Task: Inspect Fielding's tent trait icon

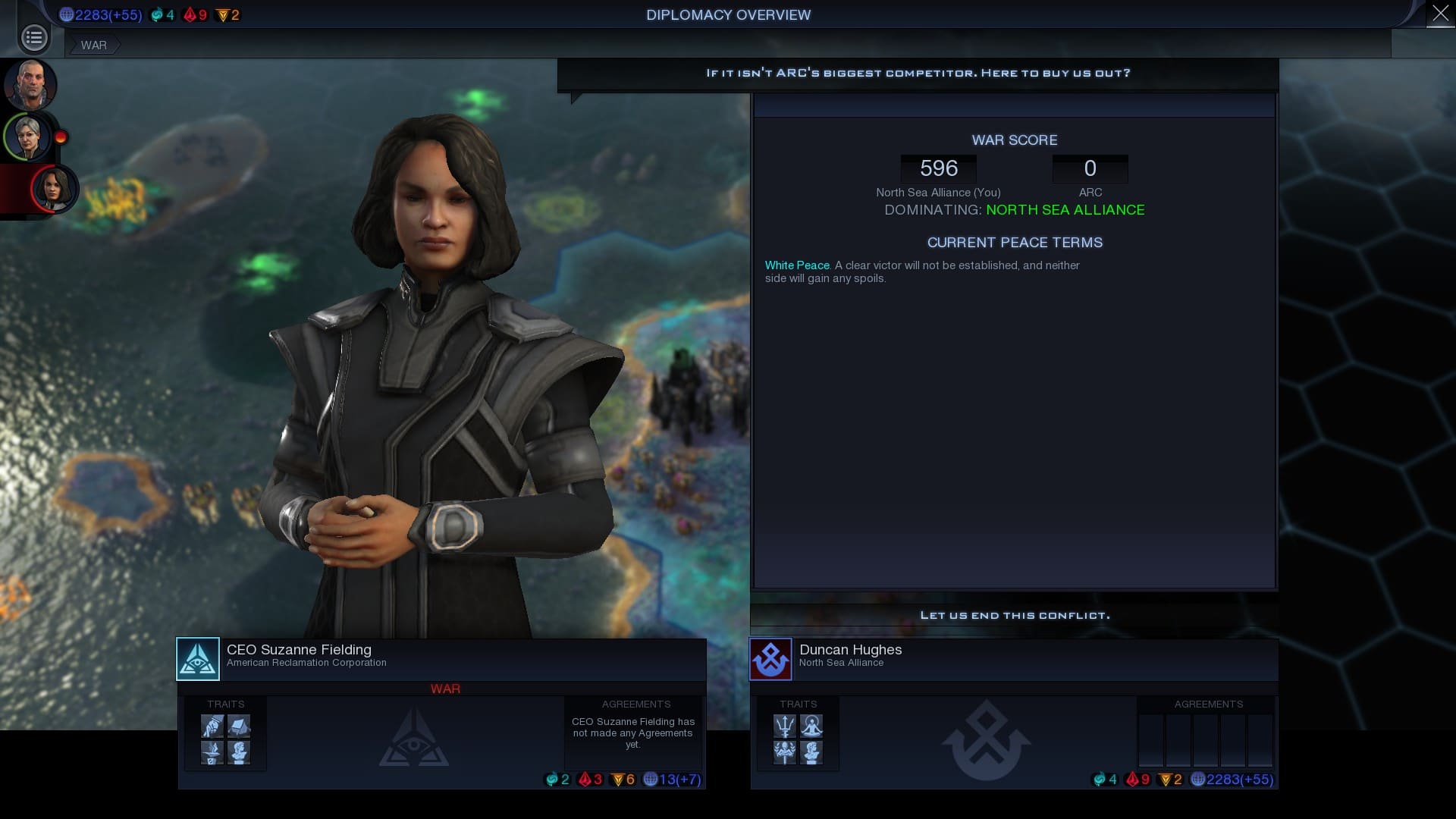Action: [239, 726]
